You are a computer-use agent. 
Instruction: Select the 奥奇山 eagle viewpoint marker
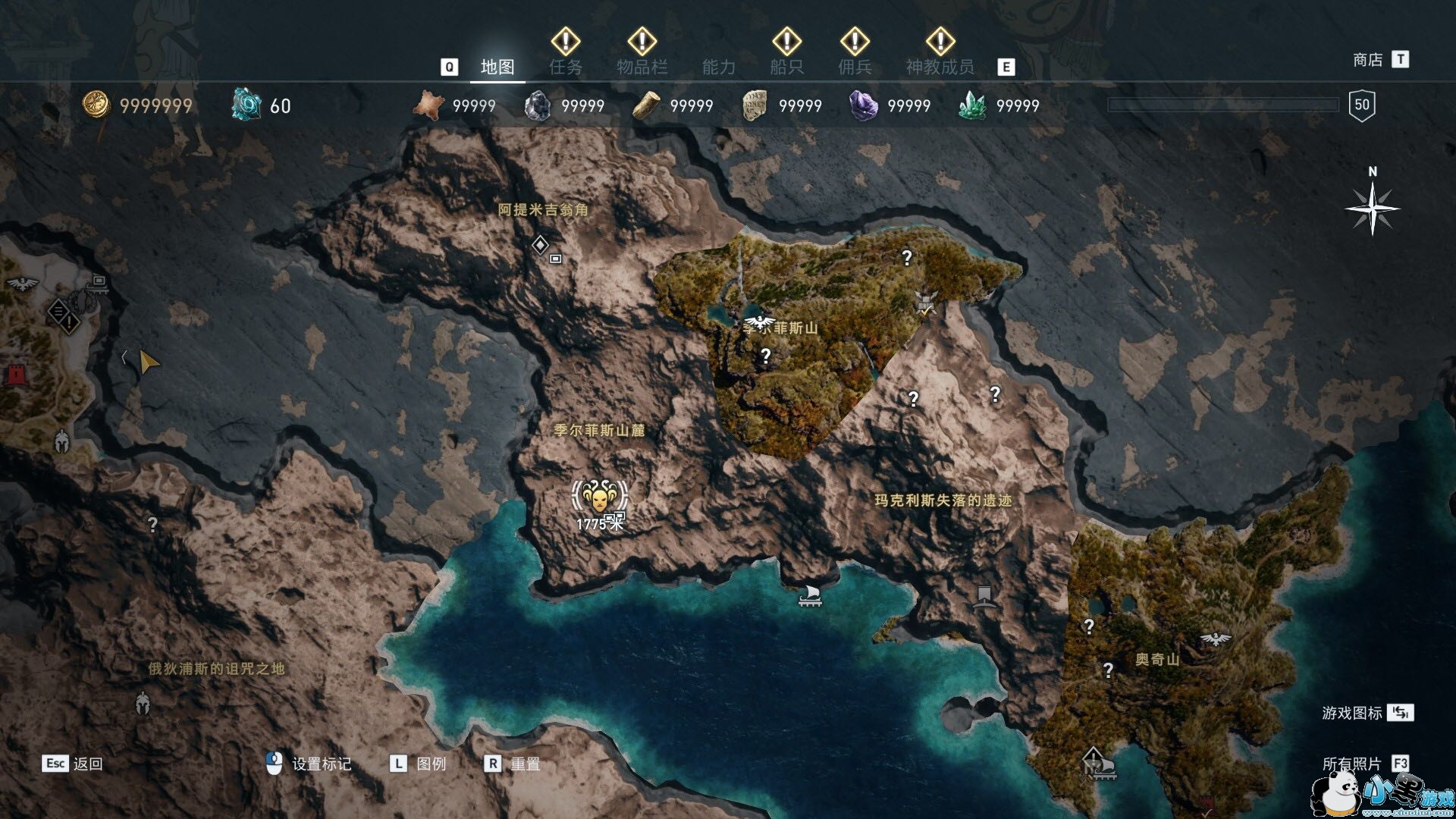tap(1216, 639)
